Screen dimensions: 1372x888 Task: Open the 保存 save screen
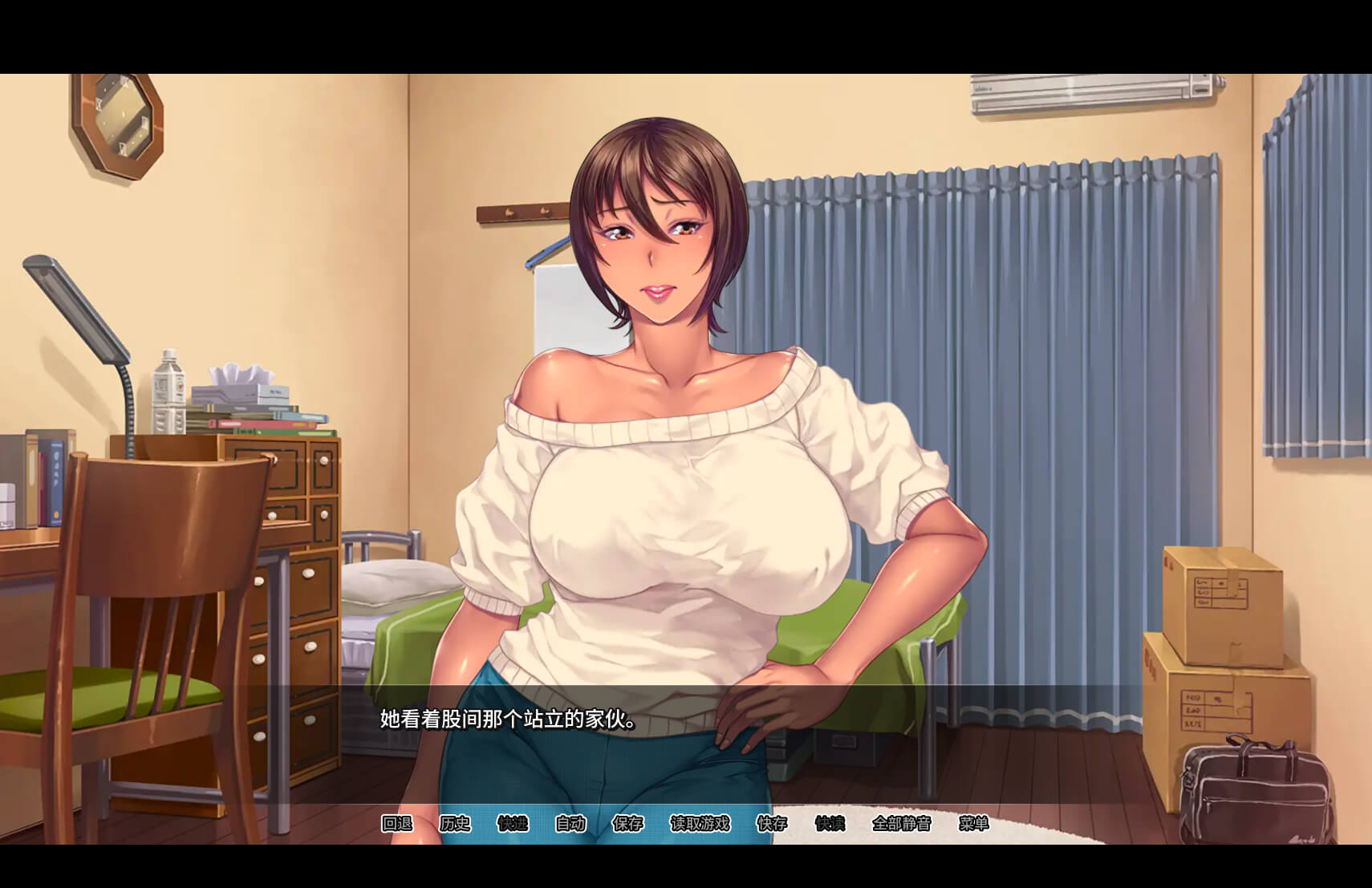(628, 823)
